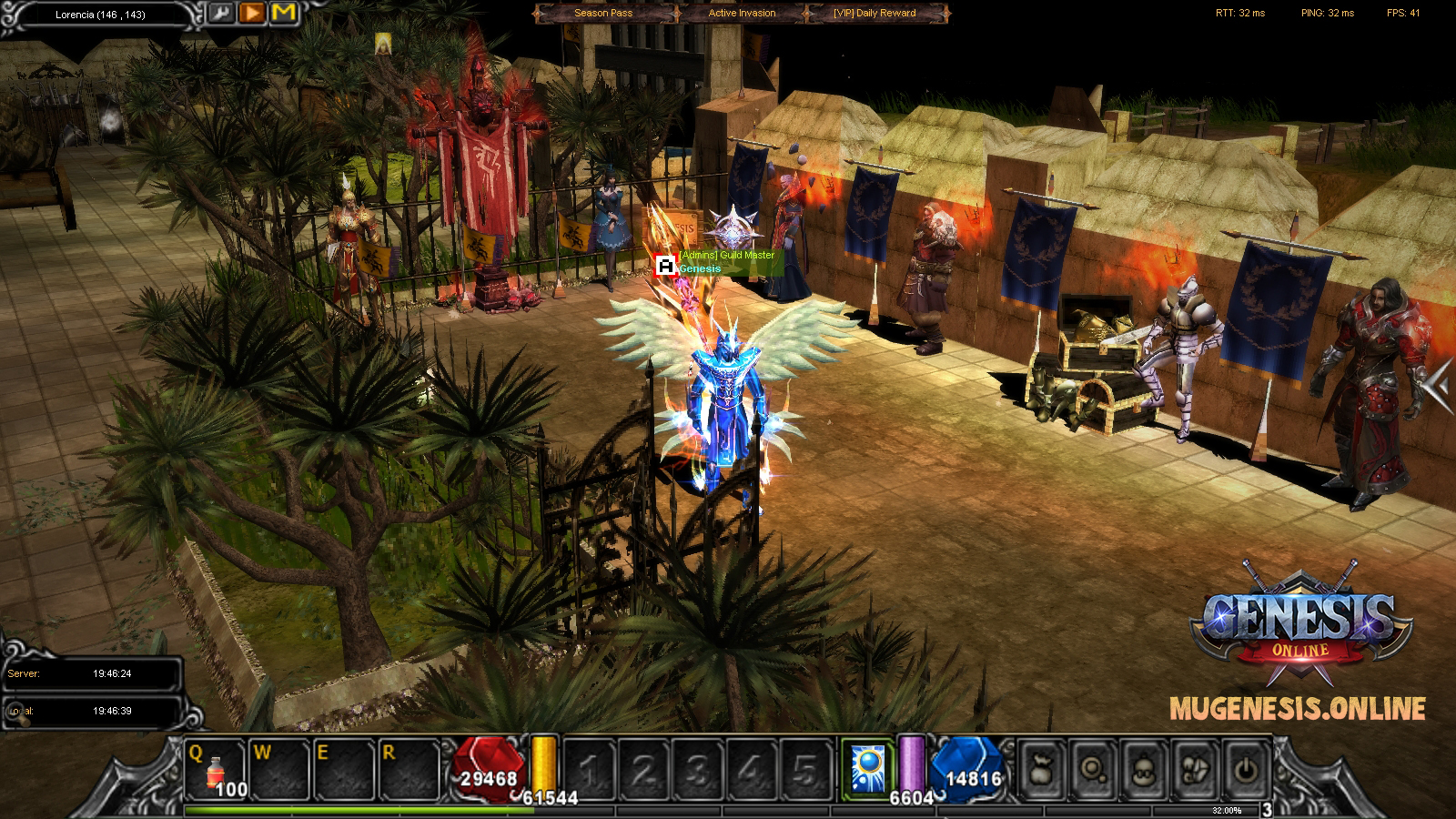Click the orange play arrow button
Image resolution: width=1456 pixels, height=819 pixels.
(x=253, y=13)
